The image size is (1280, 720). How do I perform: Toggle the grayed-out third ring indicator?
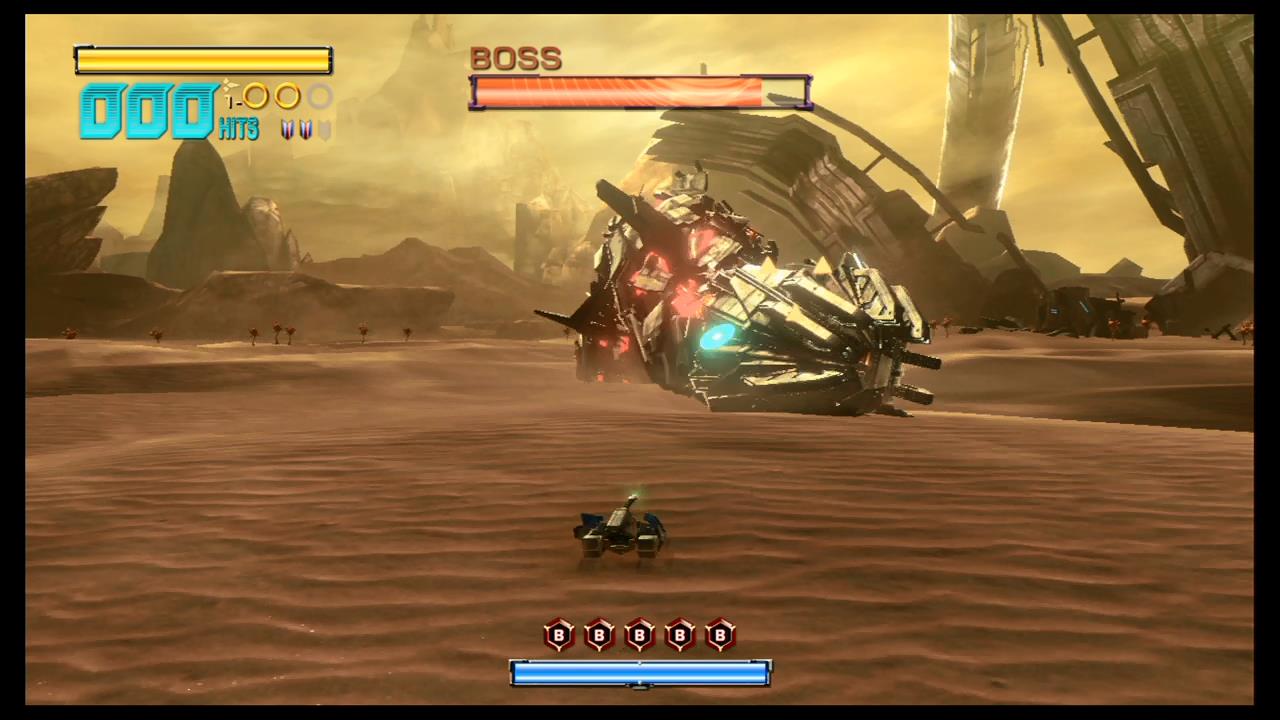(x=320, y=97)
